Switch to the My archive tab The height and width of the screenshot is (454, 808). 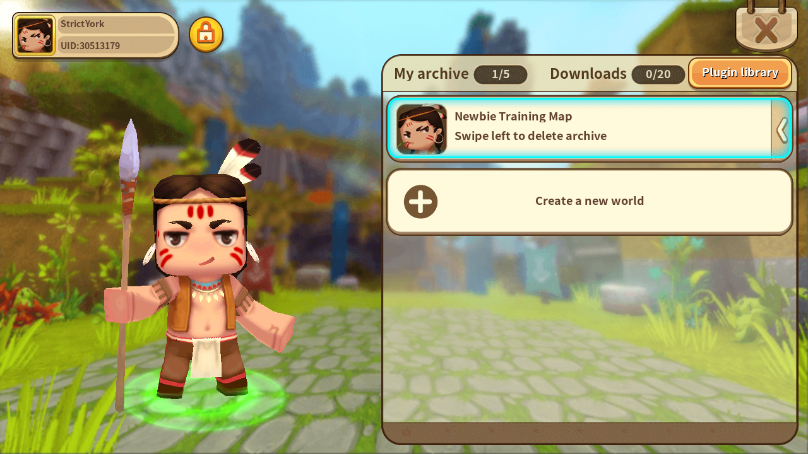(x=431, y=74)
